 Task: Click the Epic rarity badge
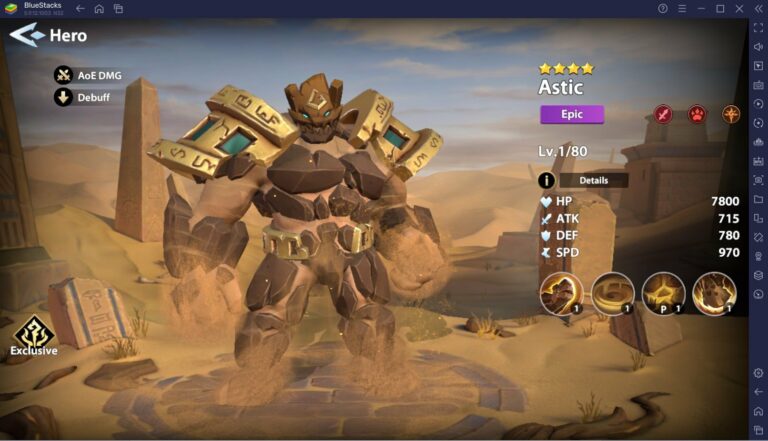572,114
